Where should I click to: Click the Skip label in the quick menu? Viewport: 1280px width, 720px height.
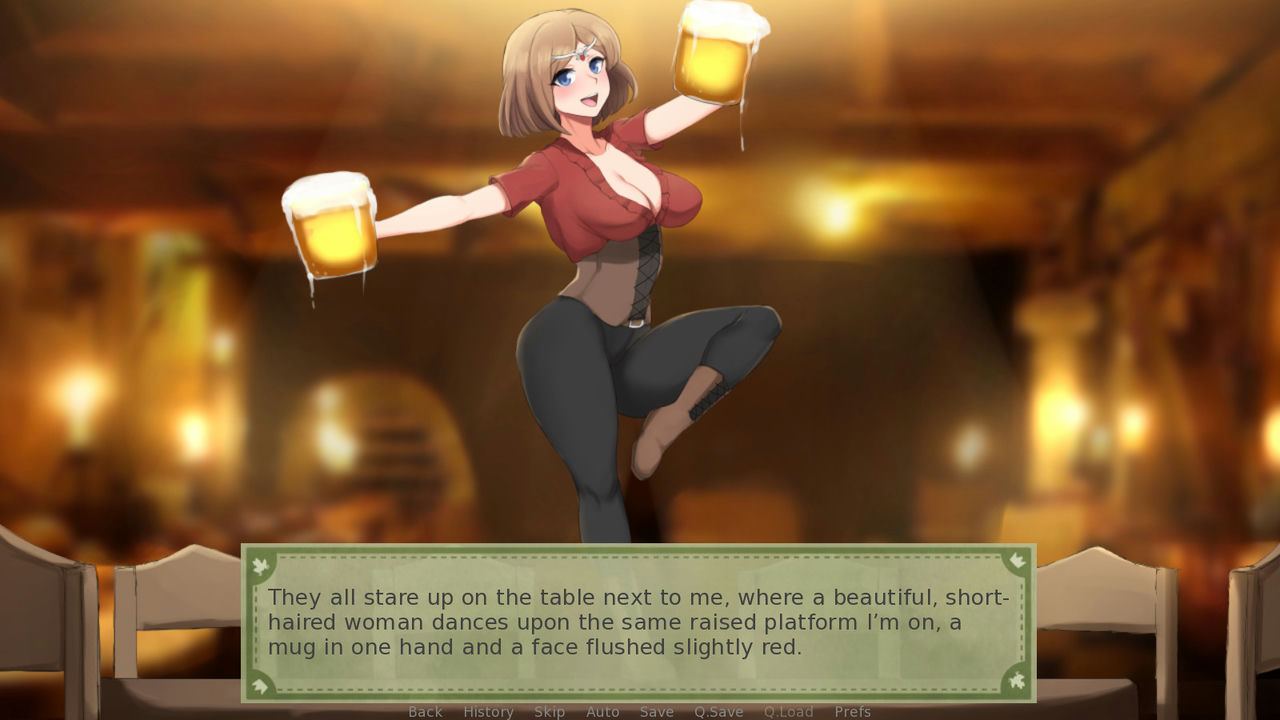548,711
